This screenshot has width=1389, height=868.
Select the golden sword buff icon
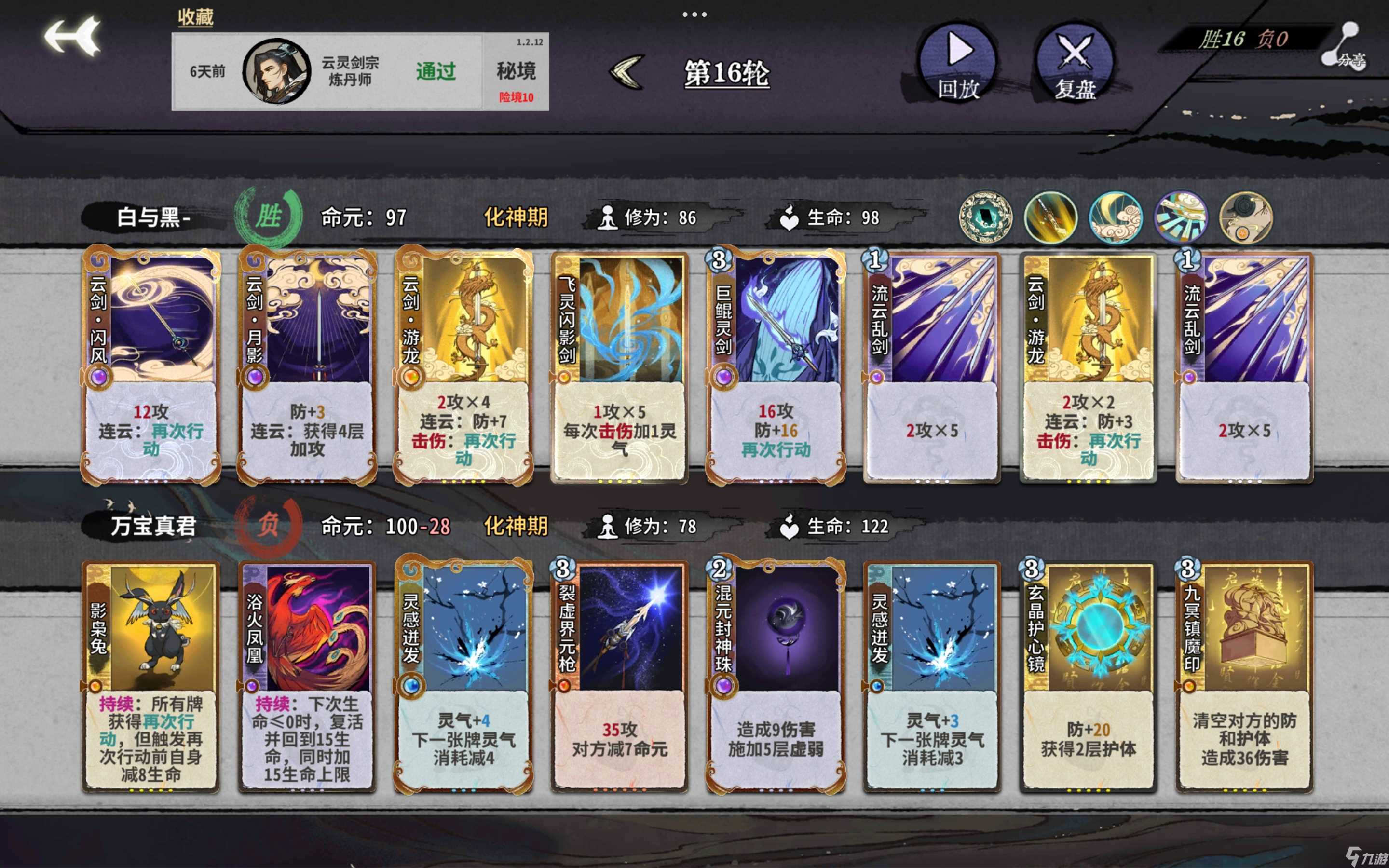(1051, 217)
